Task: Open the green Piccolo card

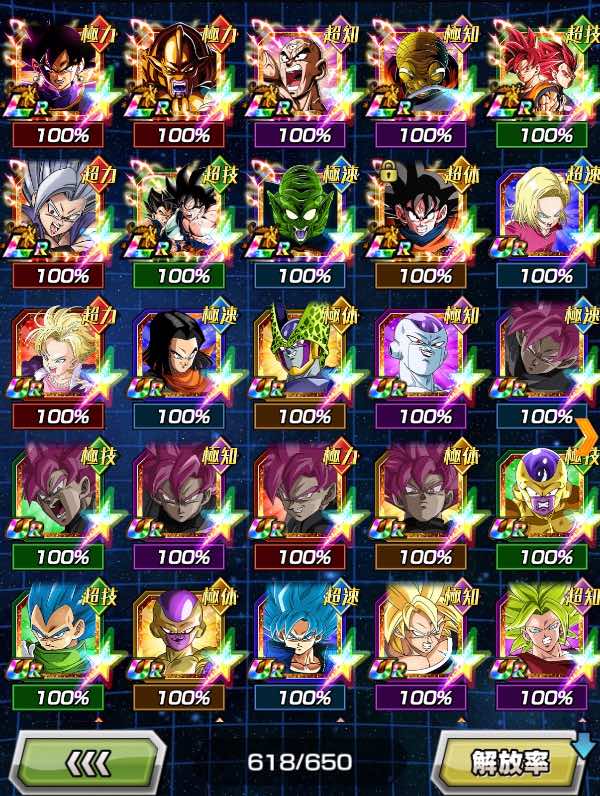Action: tap(303, 212)
